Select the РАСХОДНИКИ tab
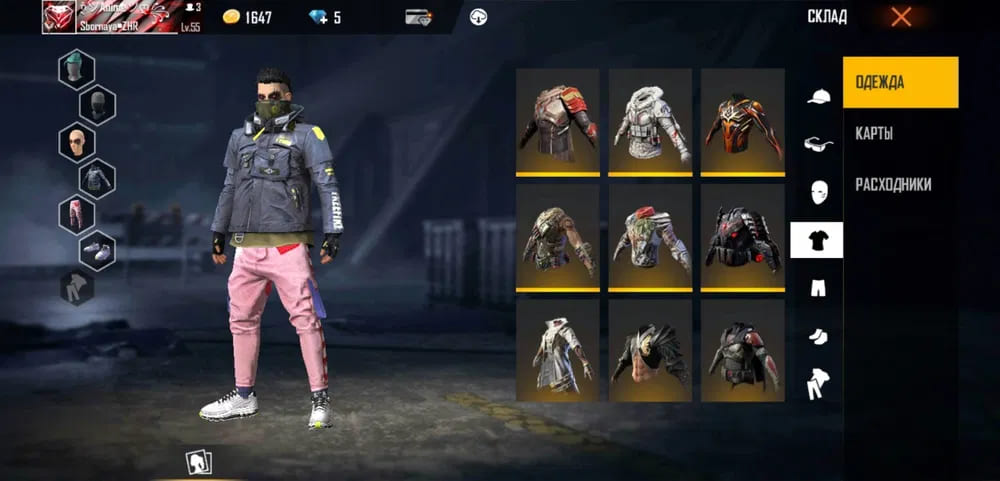This screenshot has width=1000, height=481. point(893,184)
